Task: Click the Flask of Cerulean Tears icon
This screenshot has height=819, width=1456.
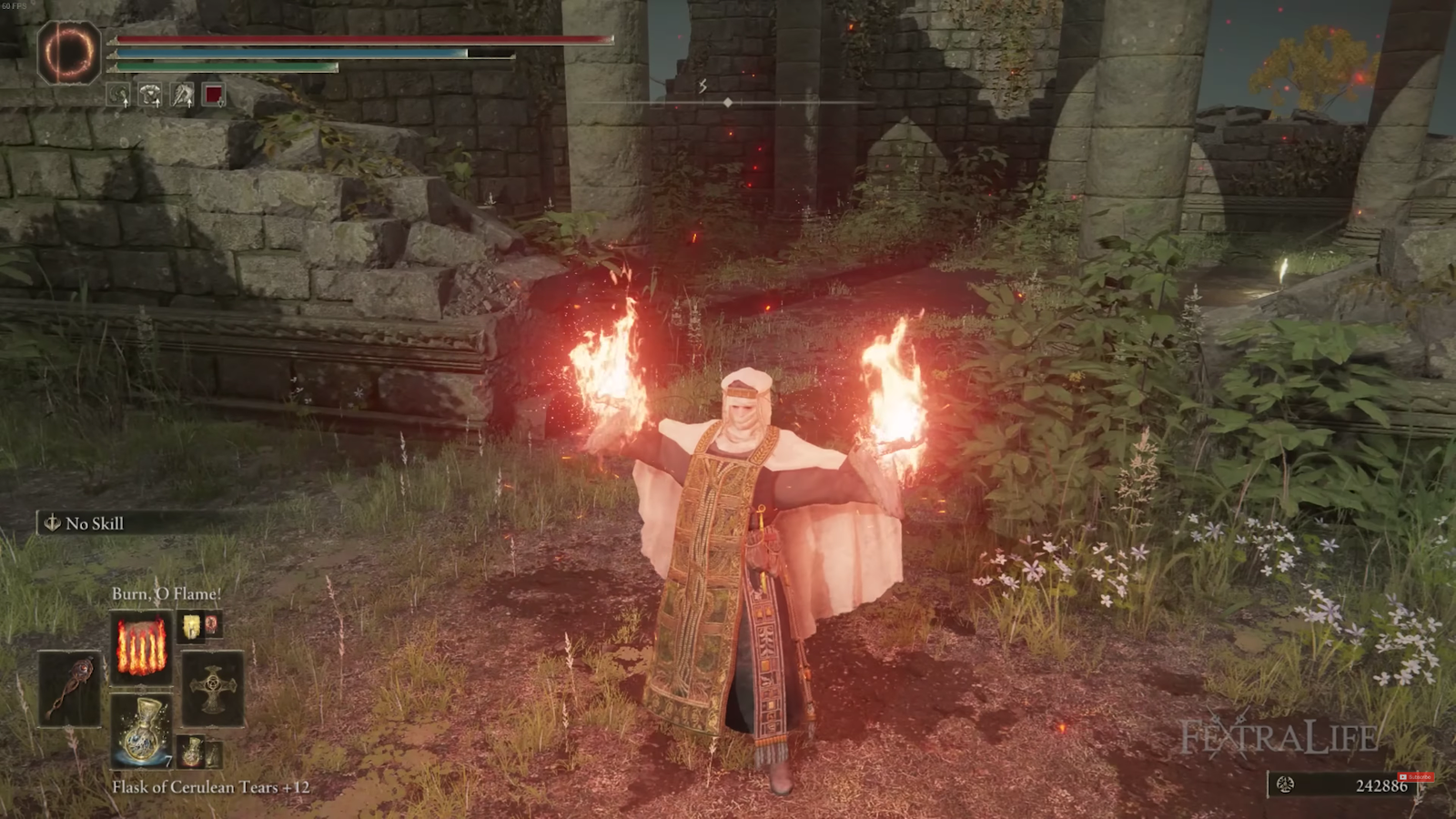Action: coord(143,728)
